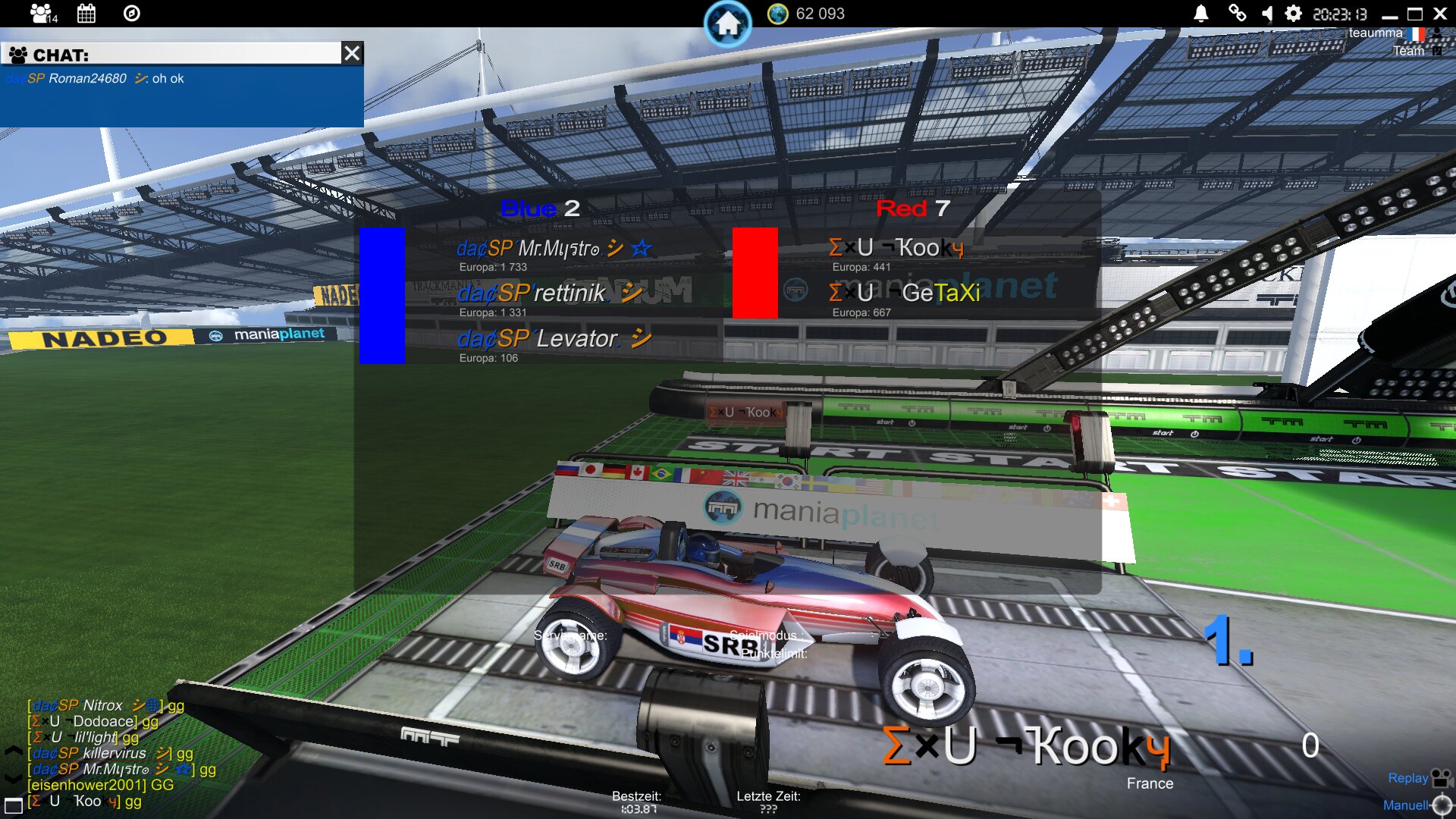The image size is (1456, 819).
Task: Open the compass explore icon
Action: pos(131,13)
